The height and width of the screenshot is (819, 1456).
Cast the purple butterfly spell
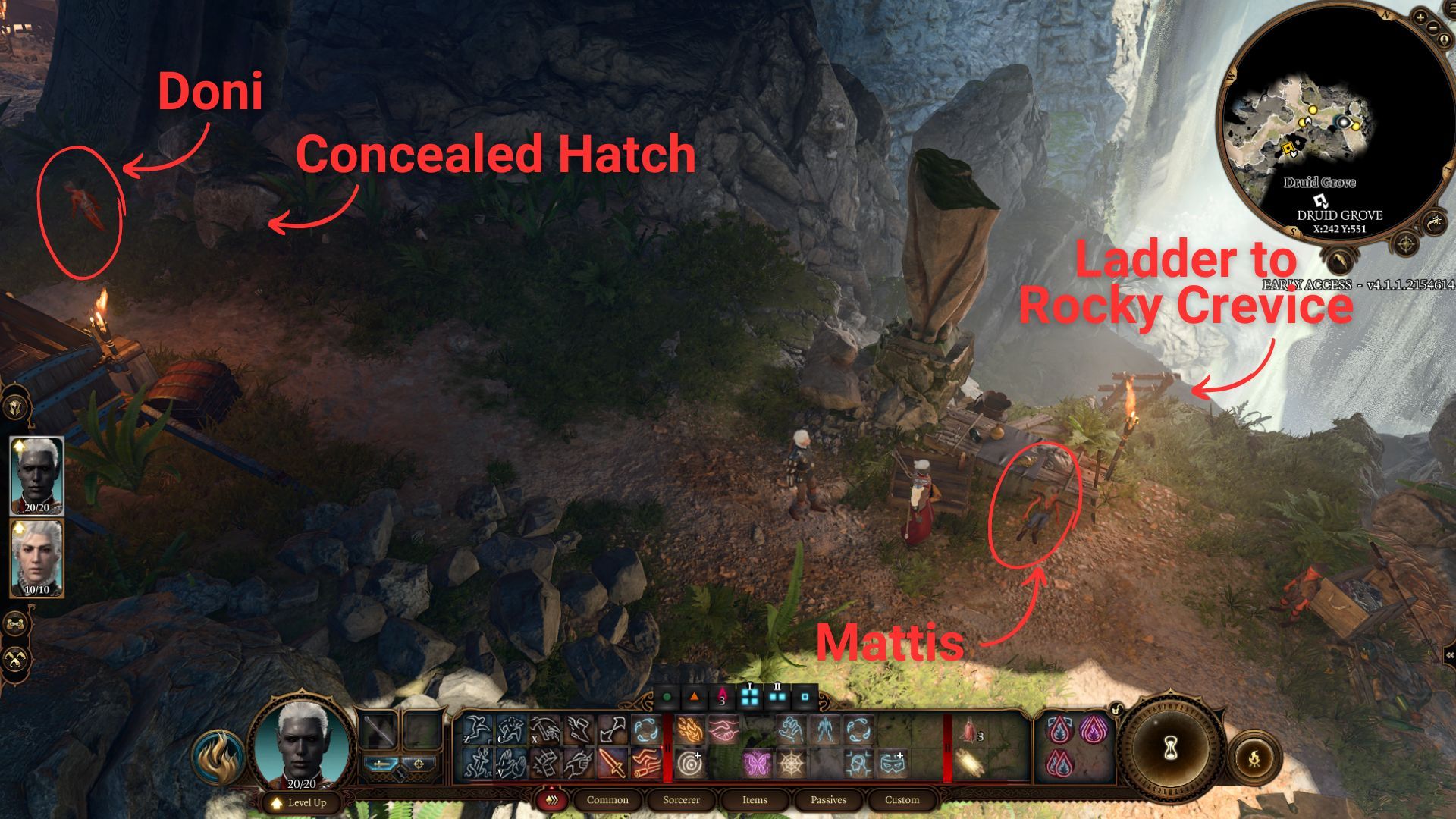(x=756, y=764)
